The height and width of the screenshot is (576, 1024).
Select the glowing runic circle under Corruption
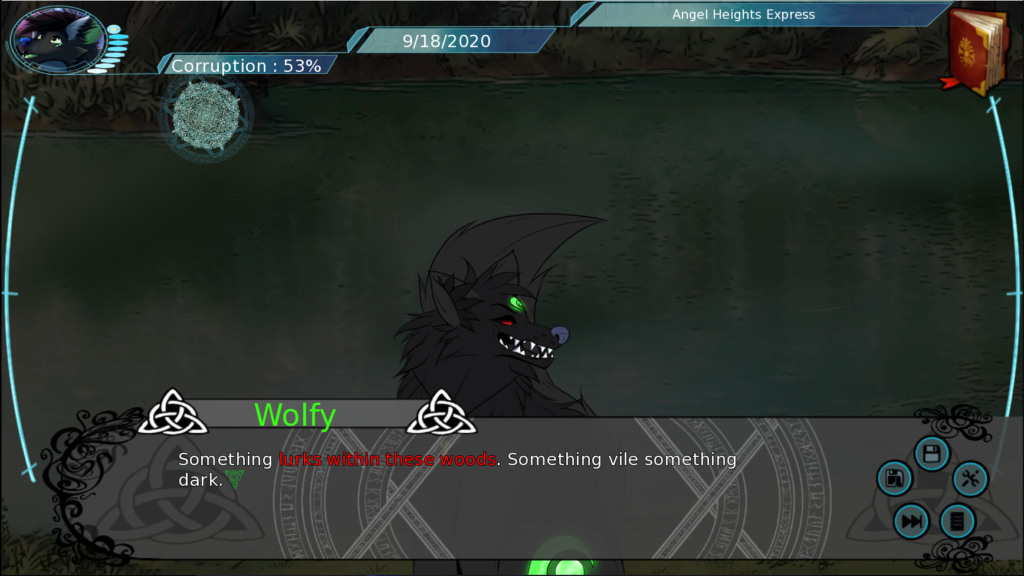205,115
